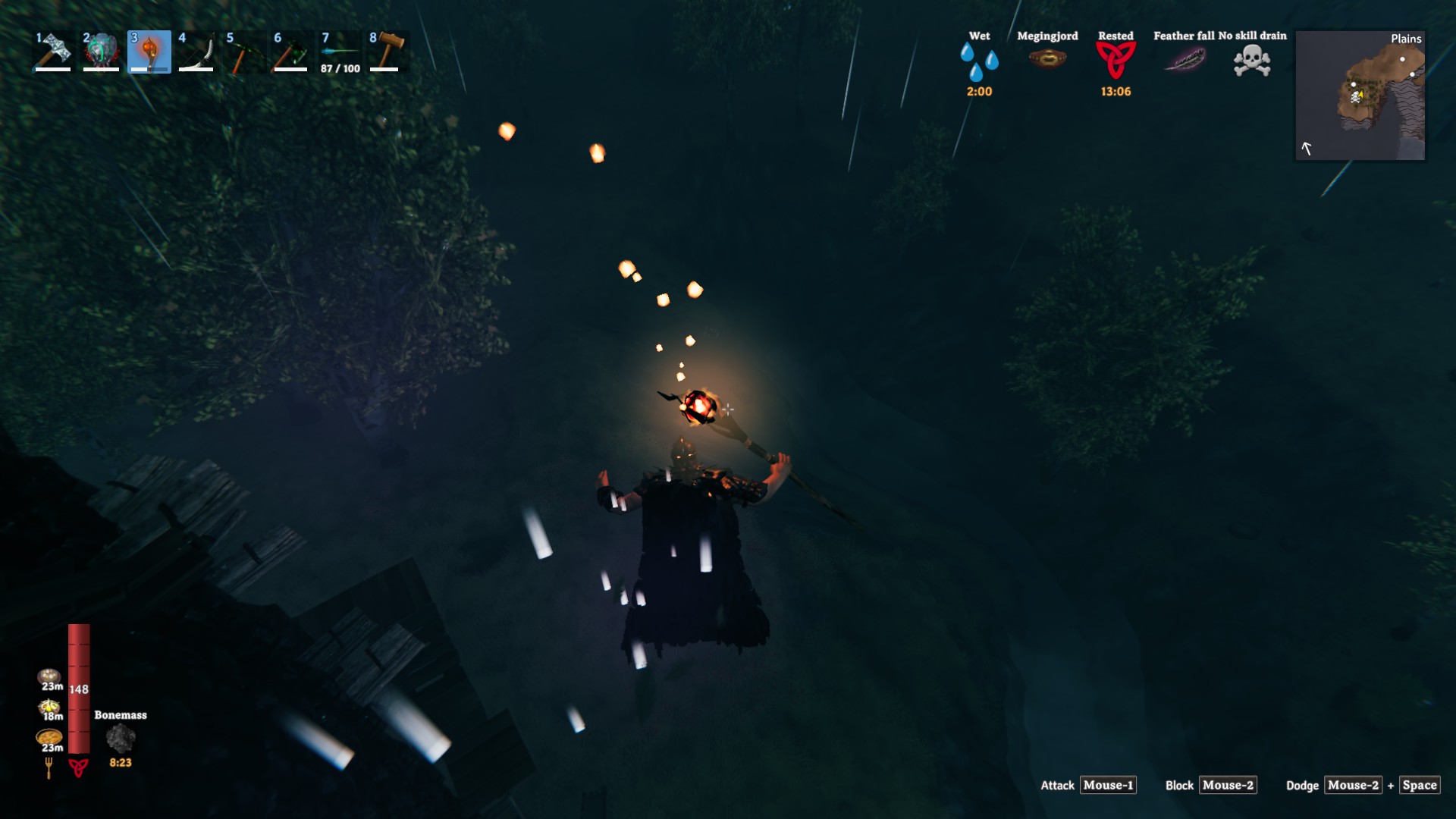This screenshot has width=1456, height=819.
Task: Click the bottom orange stew food icon
Action: coord(49,737)
